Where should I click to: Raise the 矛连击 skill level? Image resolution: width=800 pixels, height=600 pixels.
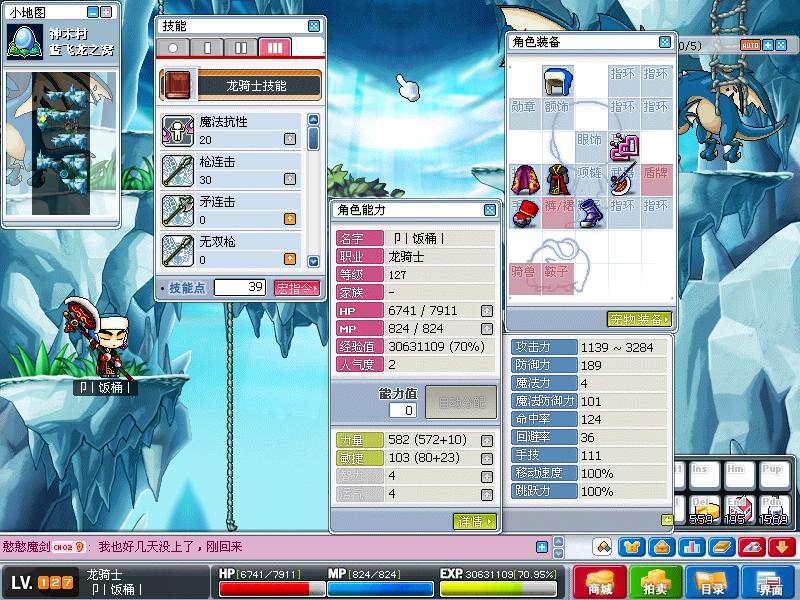290,218
